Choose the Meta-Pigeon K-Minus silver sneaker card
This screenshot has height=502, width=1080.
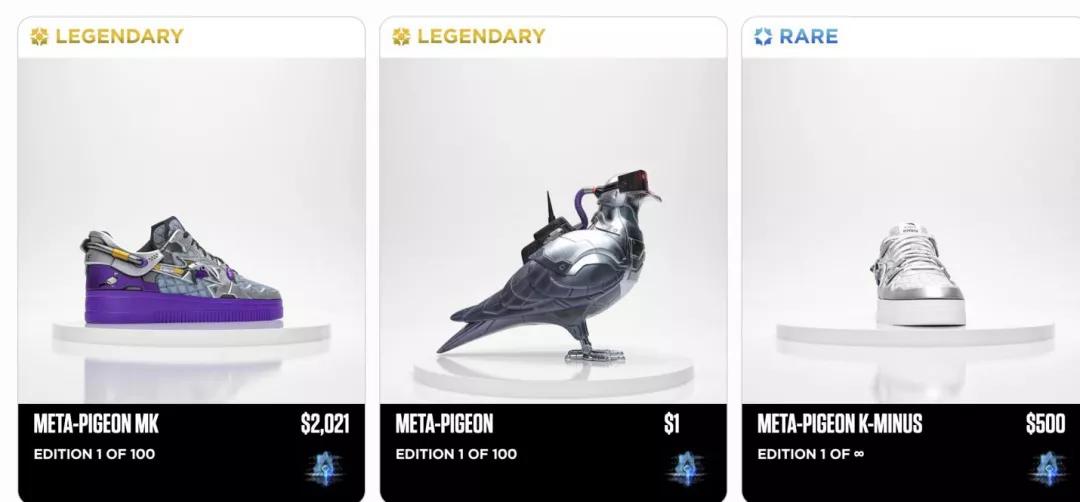(x=910, y=260)
